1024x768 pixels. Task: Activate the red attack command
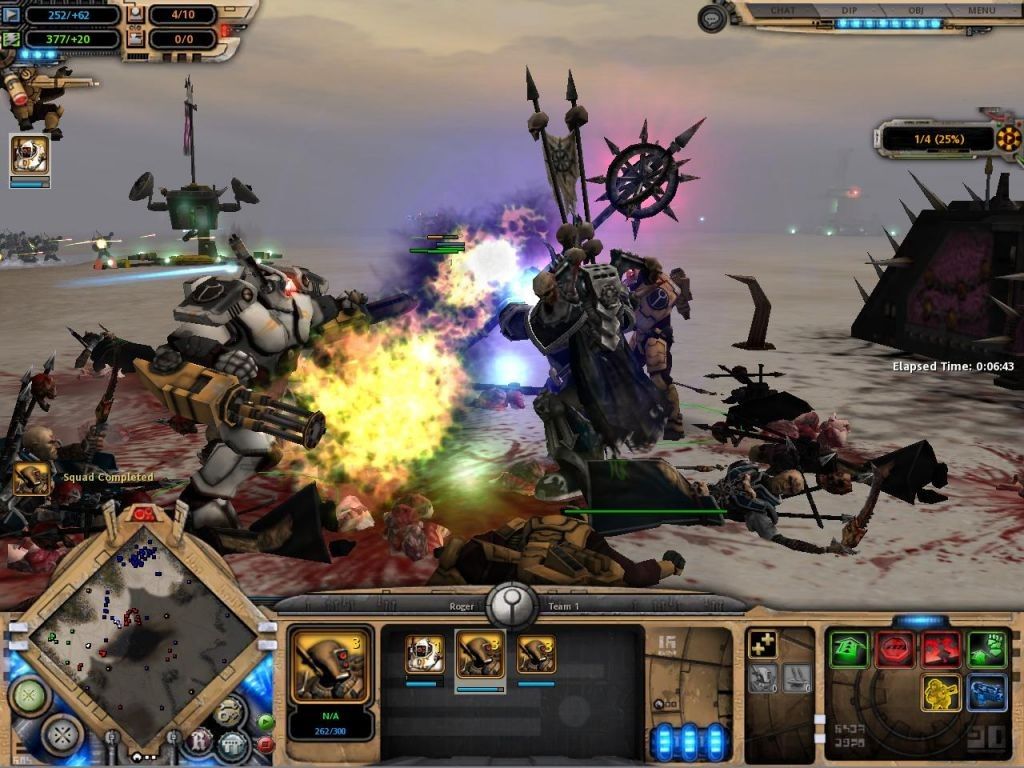(941, 650)
